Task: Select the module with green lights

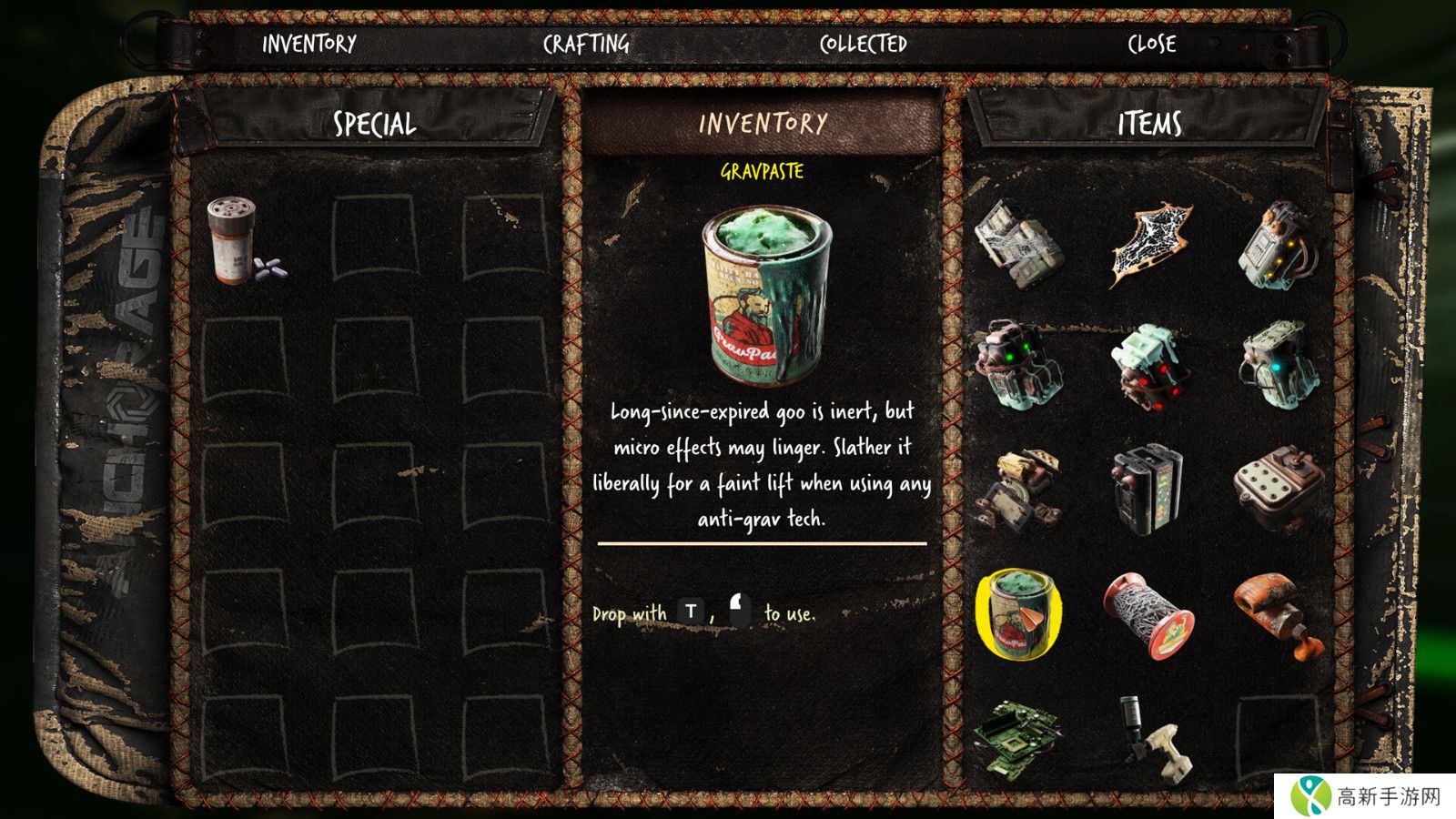Action: tap(1018, 366)
